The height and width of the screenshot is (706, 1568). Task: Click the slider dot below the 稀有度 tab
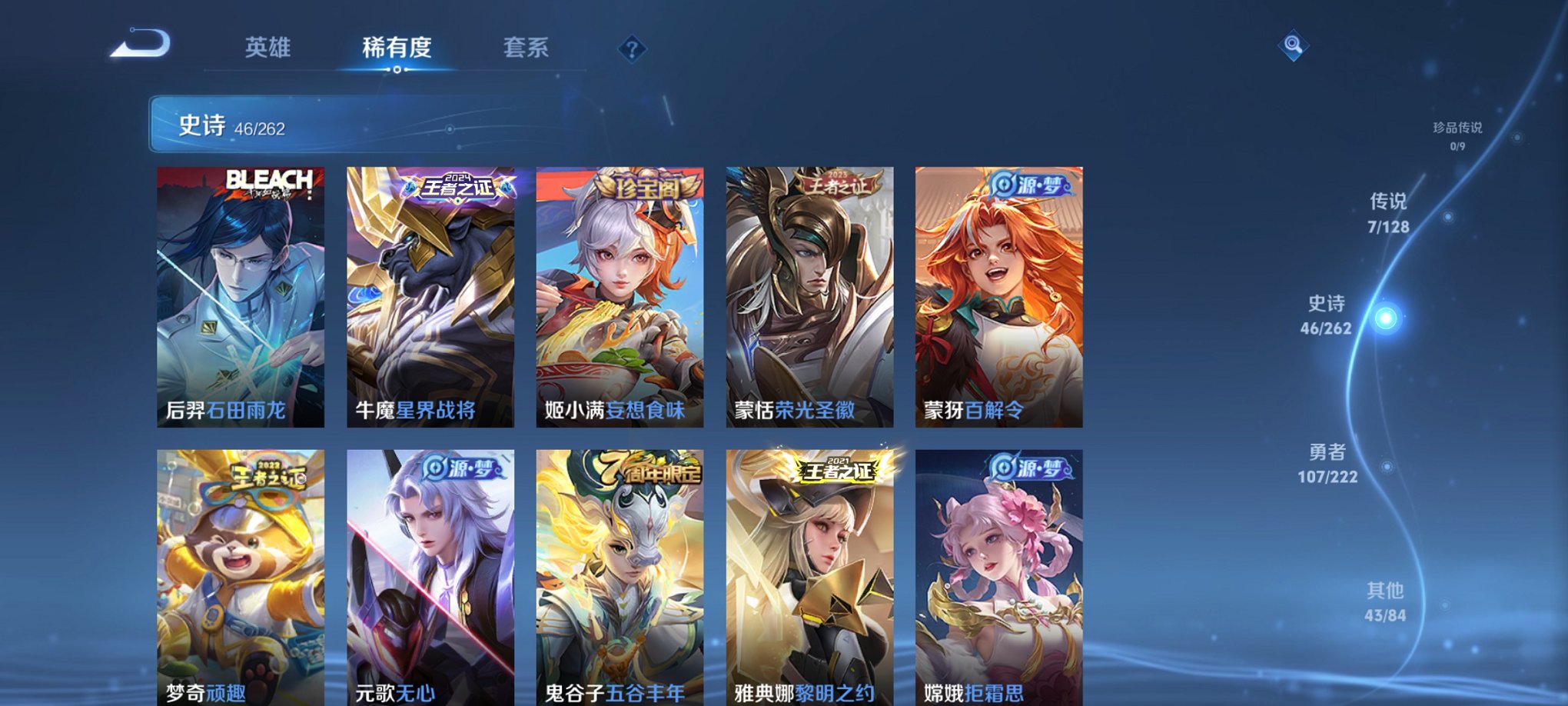click(x=396, y=71)
